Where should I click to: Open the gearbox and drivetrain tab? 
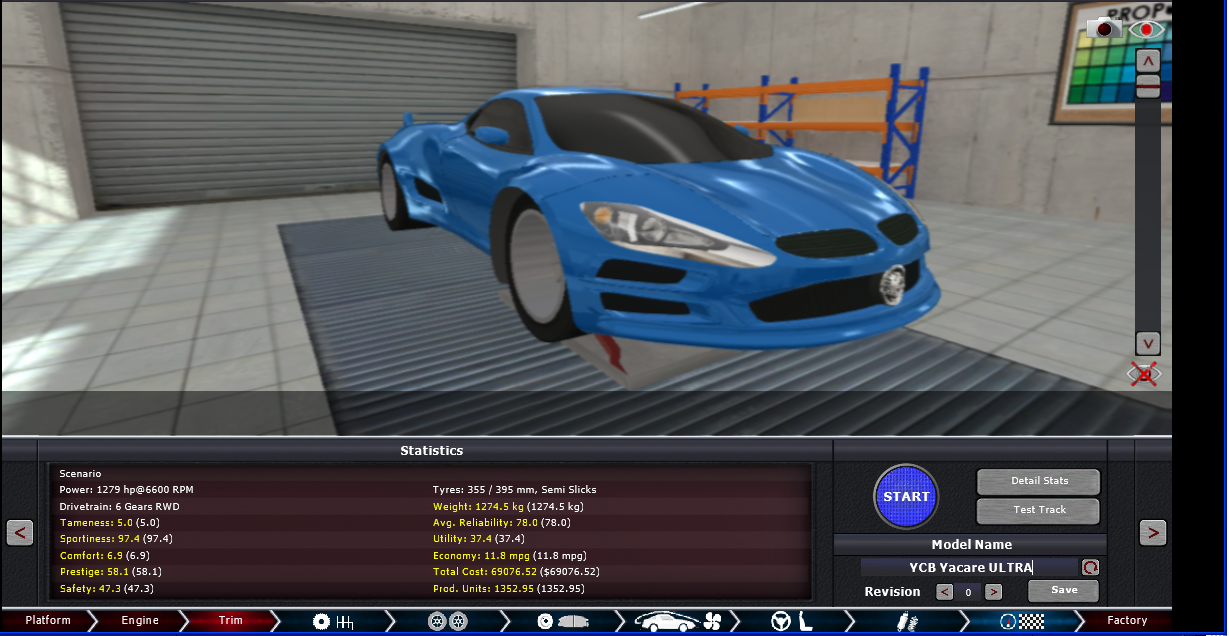pos(334,621)
